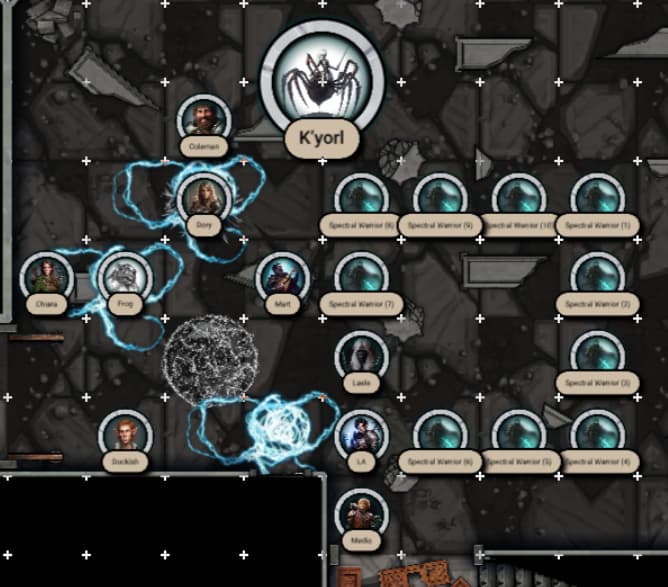Select the Spectral Warrior (1) token
Viewport: 668px width, 587px height.
597,197
